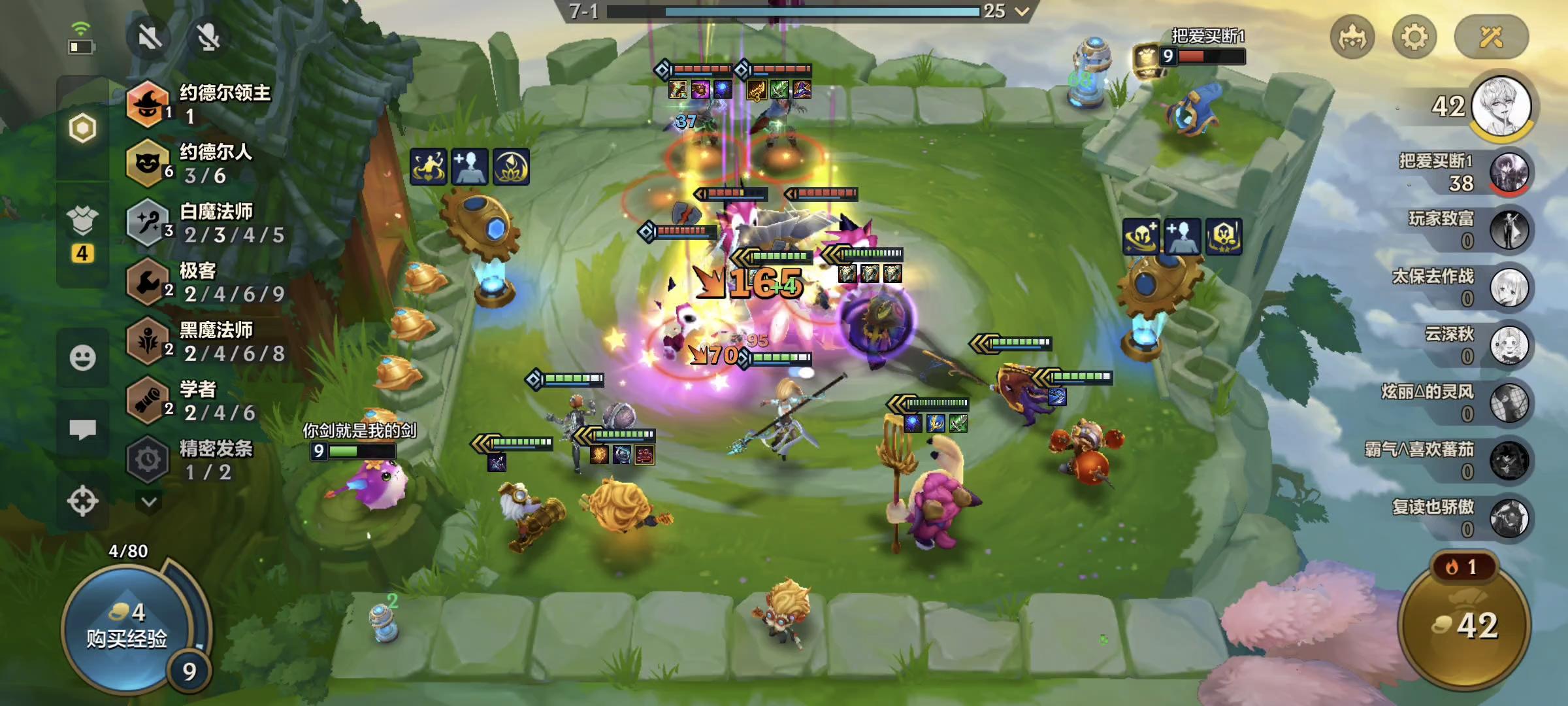Open the hexagon augment panel icon
The height and width of the screenshot is (706, 1568).
(83, 128)
